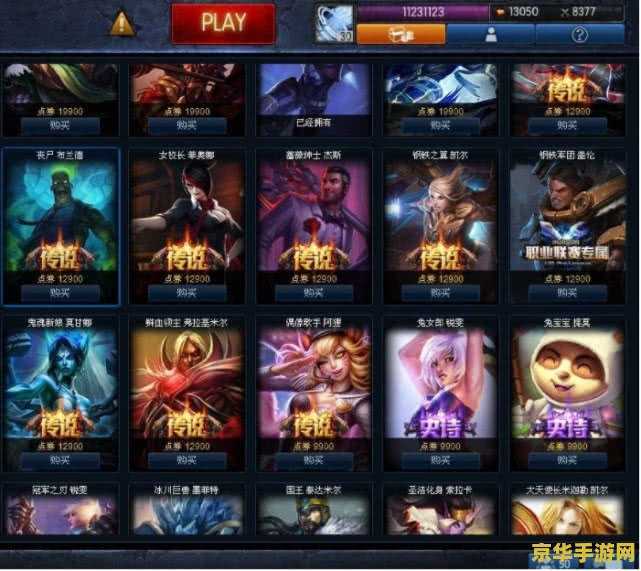Buy the Cottontail Teemo skin
Image resolution: width=641 pixels, height=571 pixels.
[x=567, y=461]
